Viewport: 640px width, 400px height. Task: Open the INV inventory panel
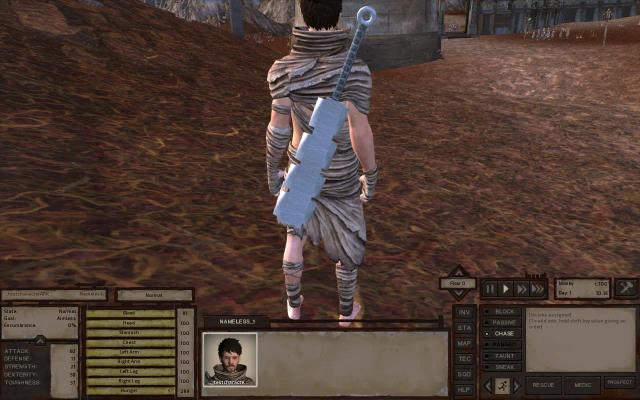[x=464, y=312]
